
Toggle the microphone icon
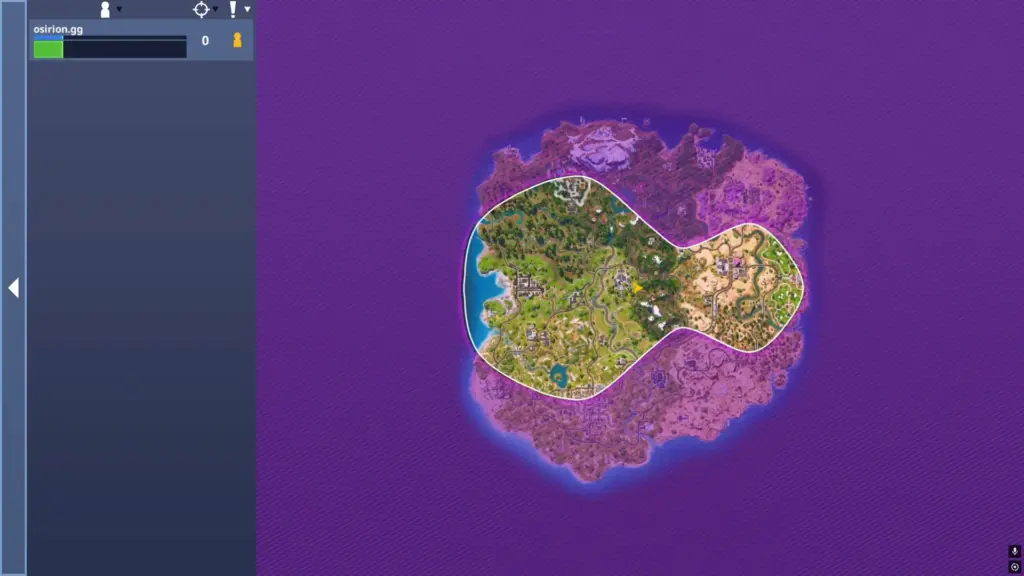pos(1014,551)
